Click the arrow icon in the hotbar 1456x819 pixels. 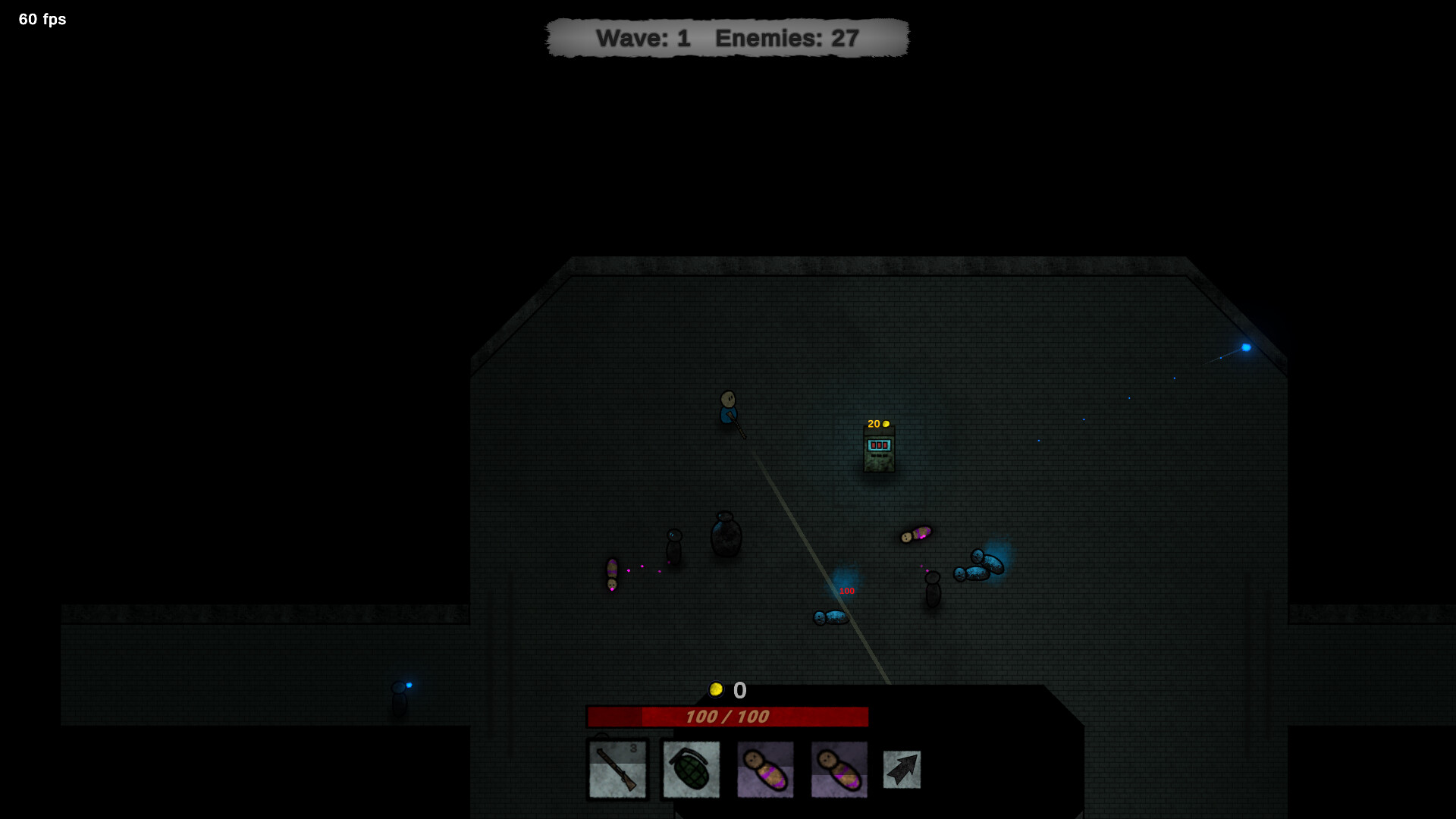(901, 768)
